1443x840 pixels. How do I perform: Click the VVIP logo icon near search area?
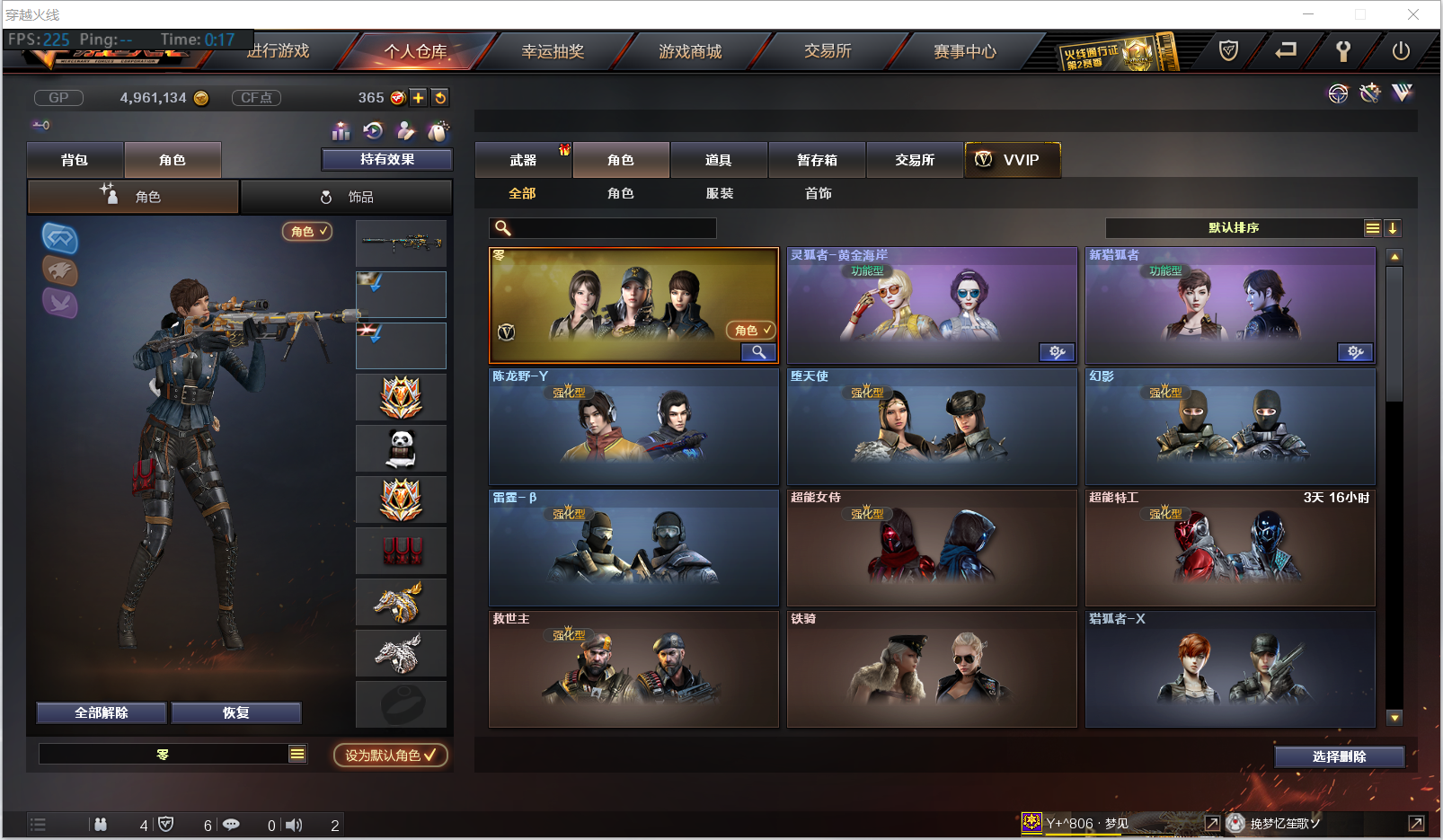[1402, 93]
